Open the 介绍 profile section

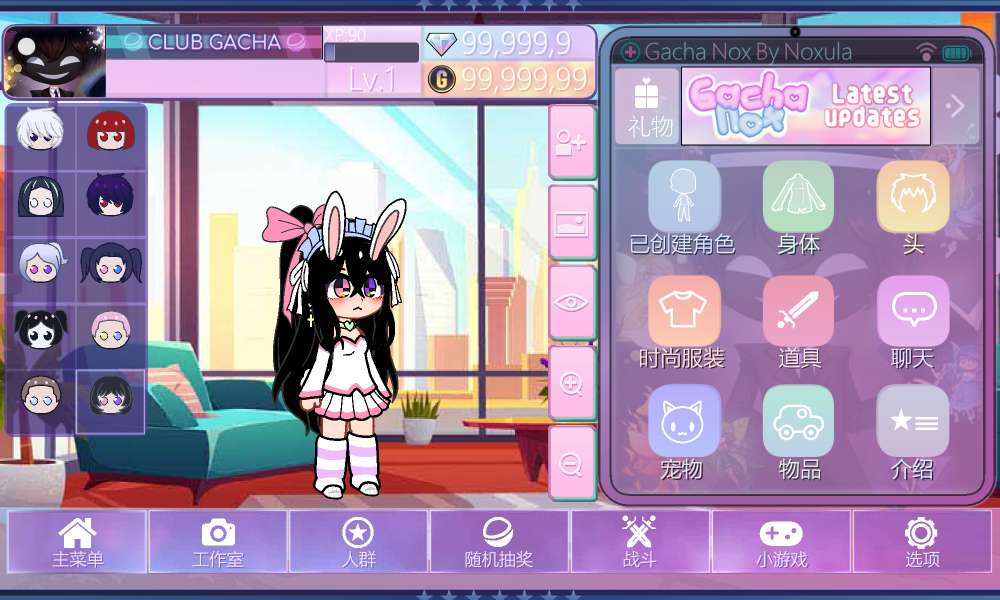[913, 424]
